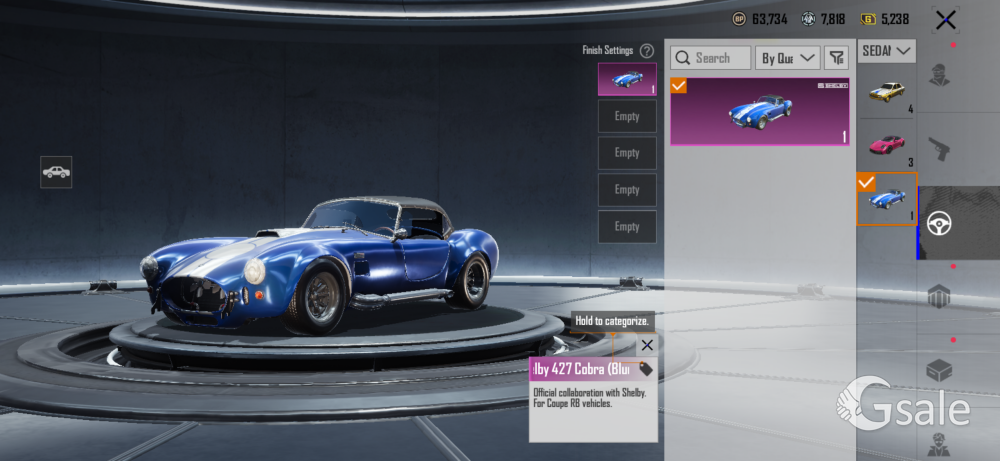Open the striped crate category tab
Image resolution: width=1000 pixels, height=461 pixels.
[x=939, y=297]
